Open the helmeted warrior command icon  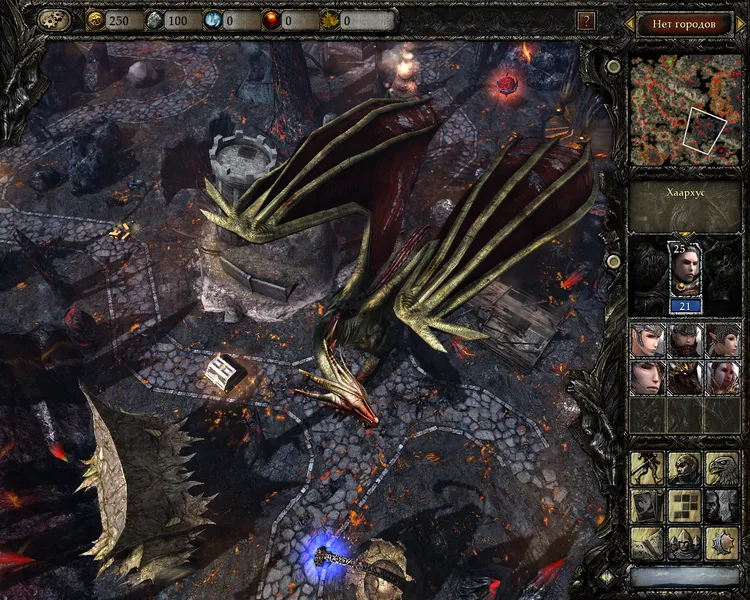click(x=684, y=468)
